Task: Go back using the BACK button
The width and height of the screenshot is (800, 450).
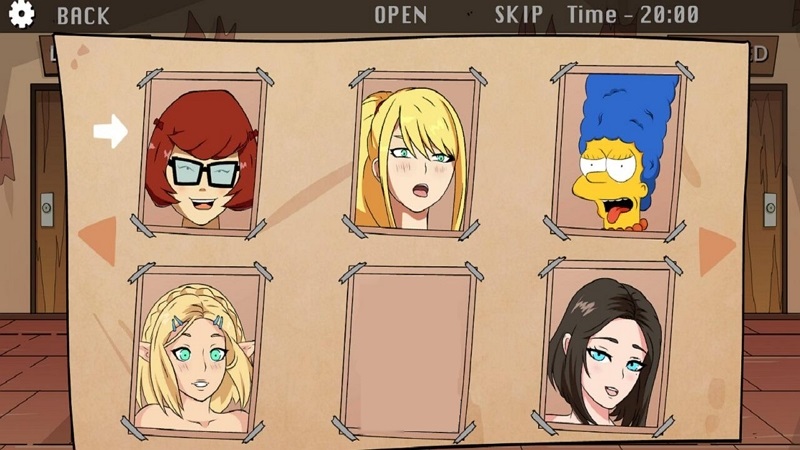Action: 83,15
